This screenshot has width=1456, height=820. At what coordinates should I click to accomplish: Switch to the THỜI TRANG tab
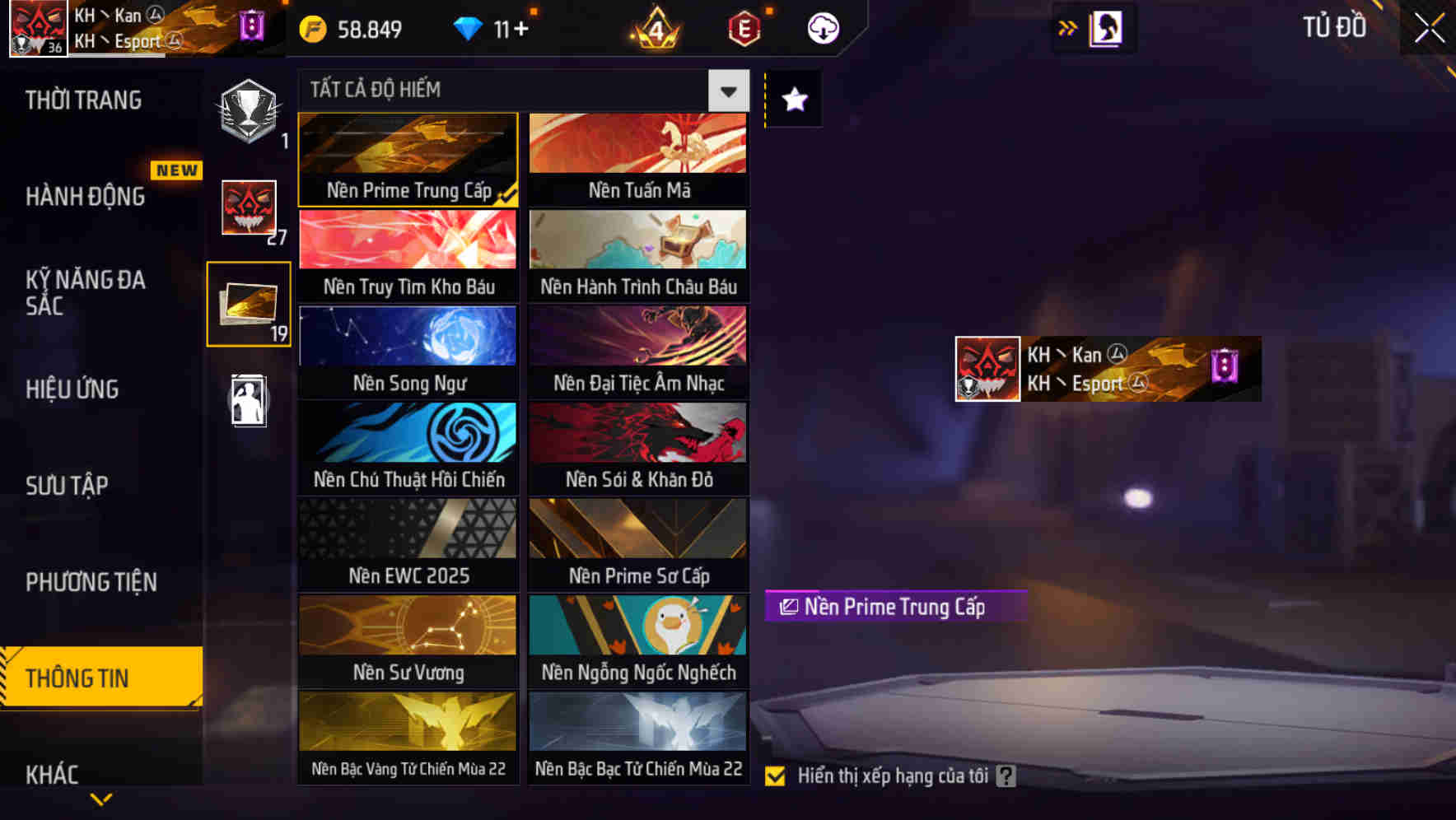click(82, 99)
